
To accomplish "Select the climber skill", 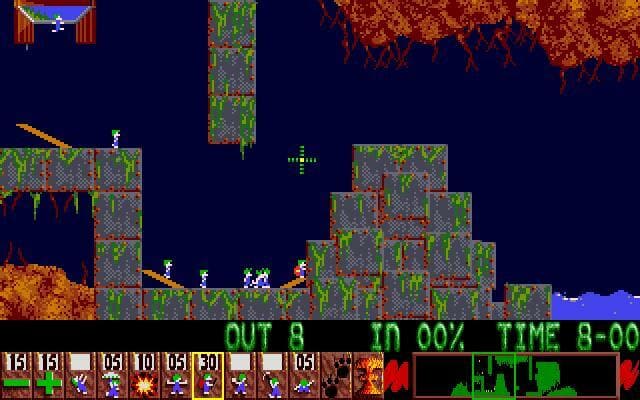I will pos(80,375).
